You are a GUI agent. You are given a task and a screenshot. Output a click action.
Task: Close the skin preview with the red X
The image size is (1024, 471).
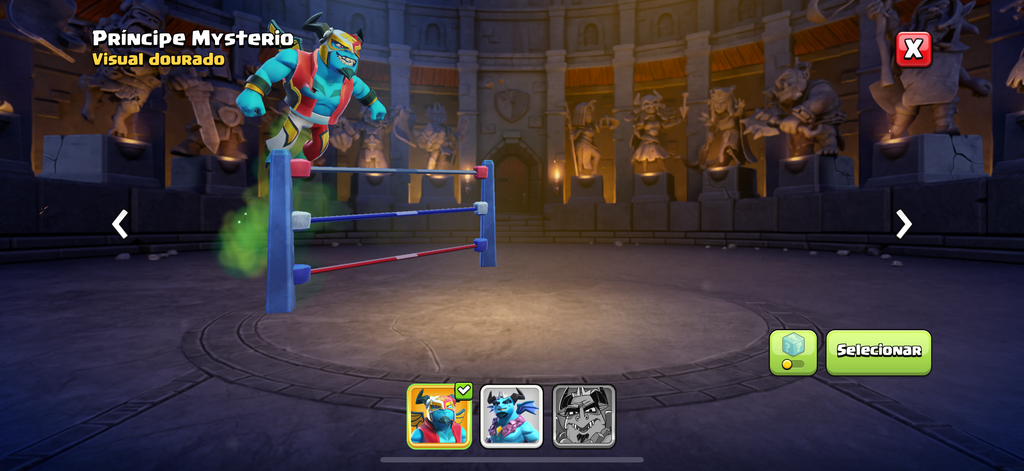[x=913, y=49]
